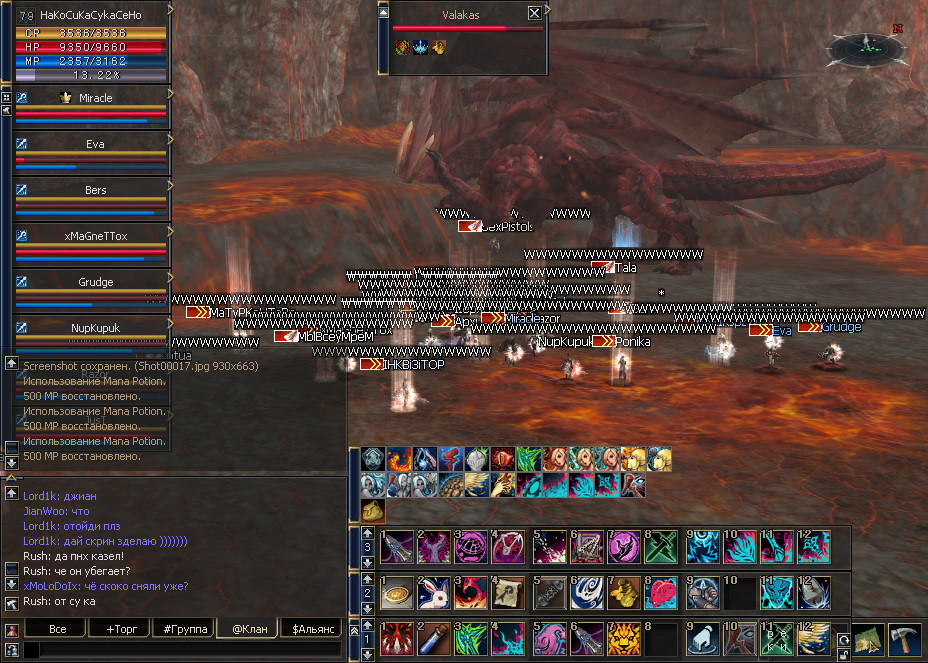Use the gold coin item slot

396,591
